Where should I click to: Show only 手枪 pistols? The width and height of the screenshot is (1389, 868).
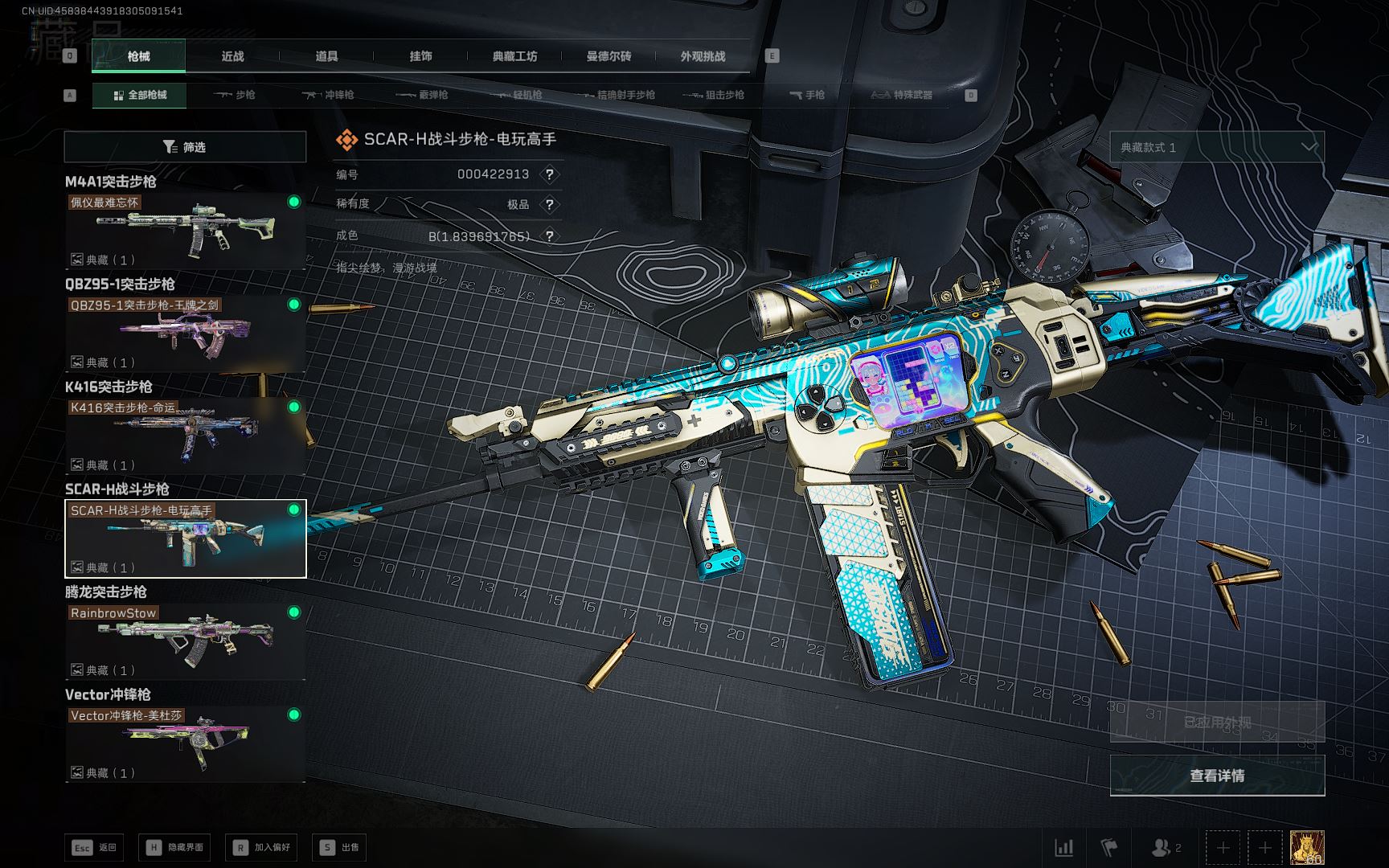click(807, 95)
